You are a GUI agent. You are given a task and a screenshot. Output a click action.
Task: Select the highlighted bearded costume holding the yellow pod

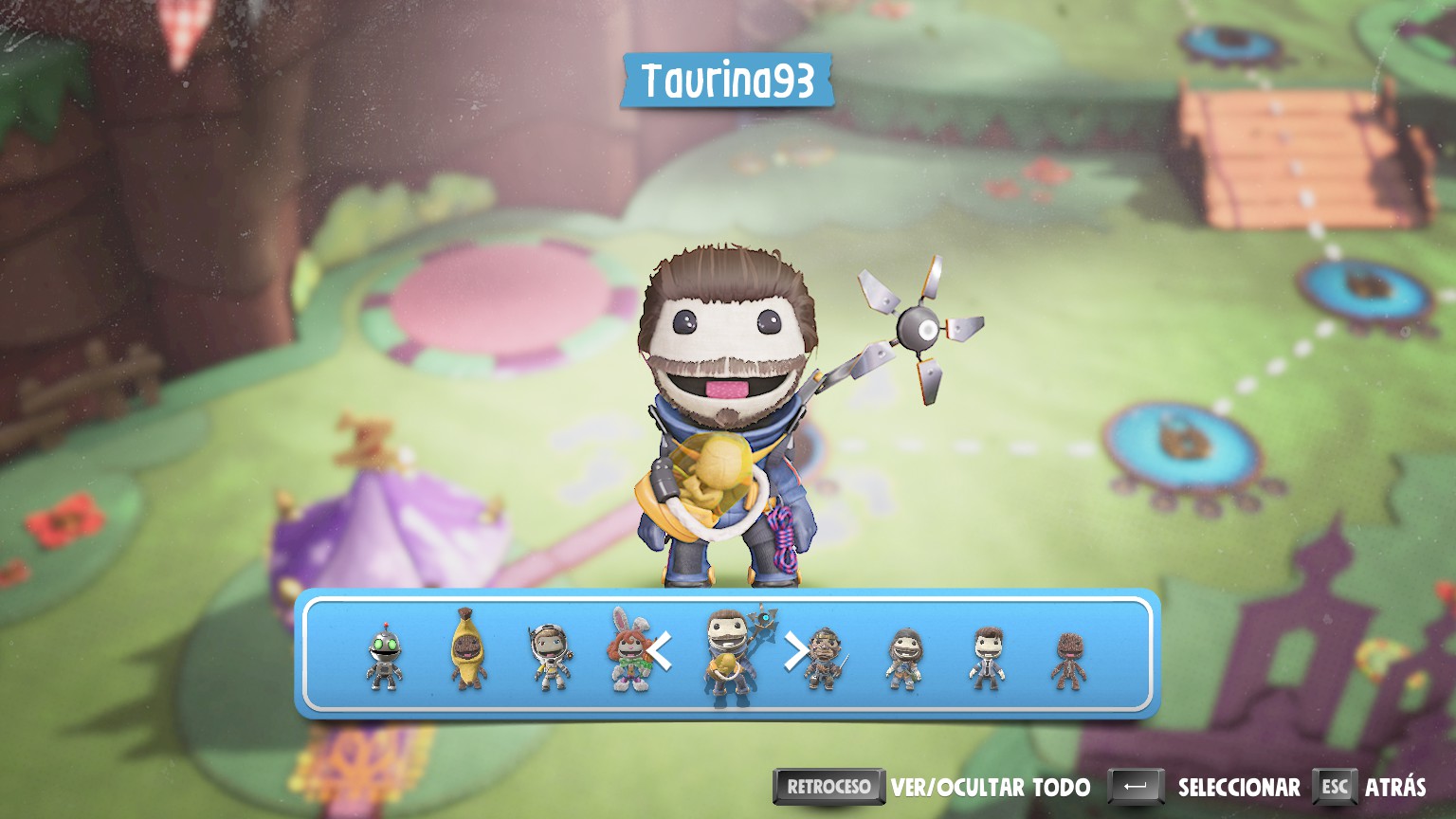click(728, 654)
